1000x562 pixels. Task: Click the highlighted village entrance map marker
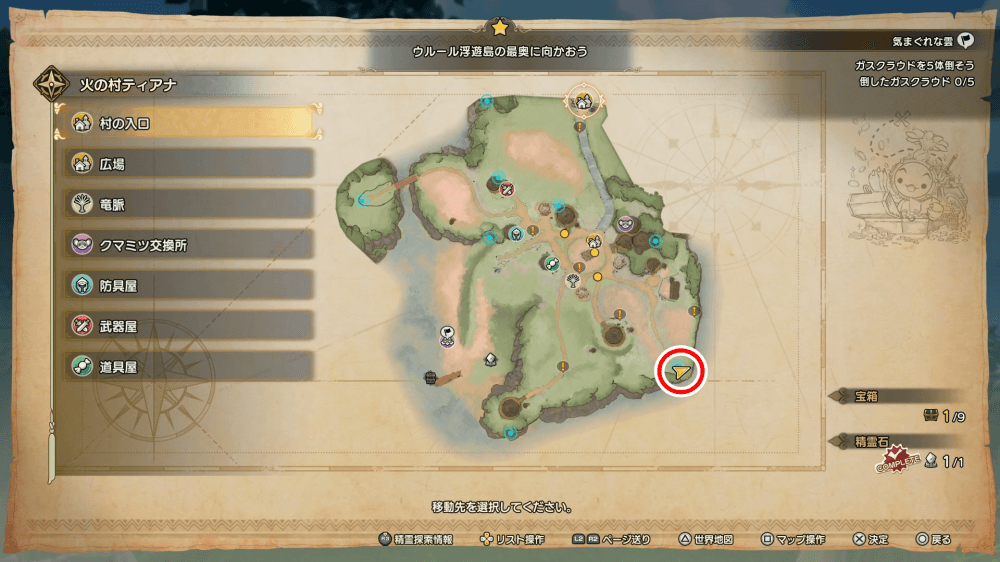(x=581, y=100)
